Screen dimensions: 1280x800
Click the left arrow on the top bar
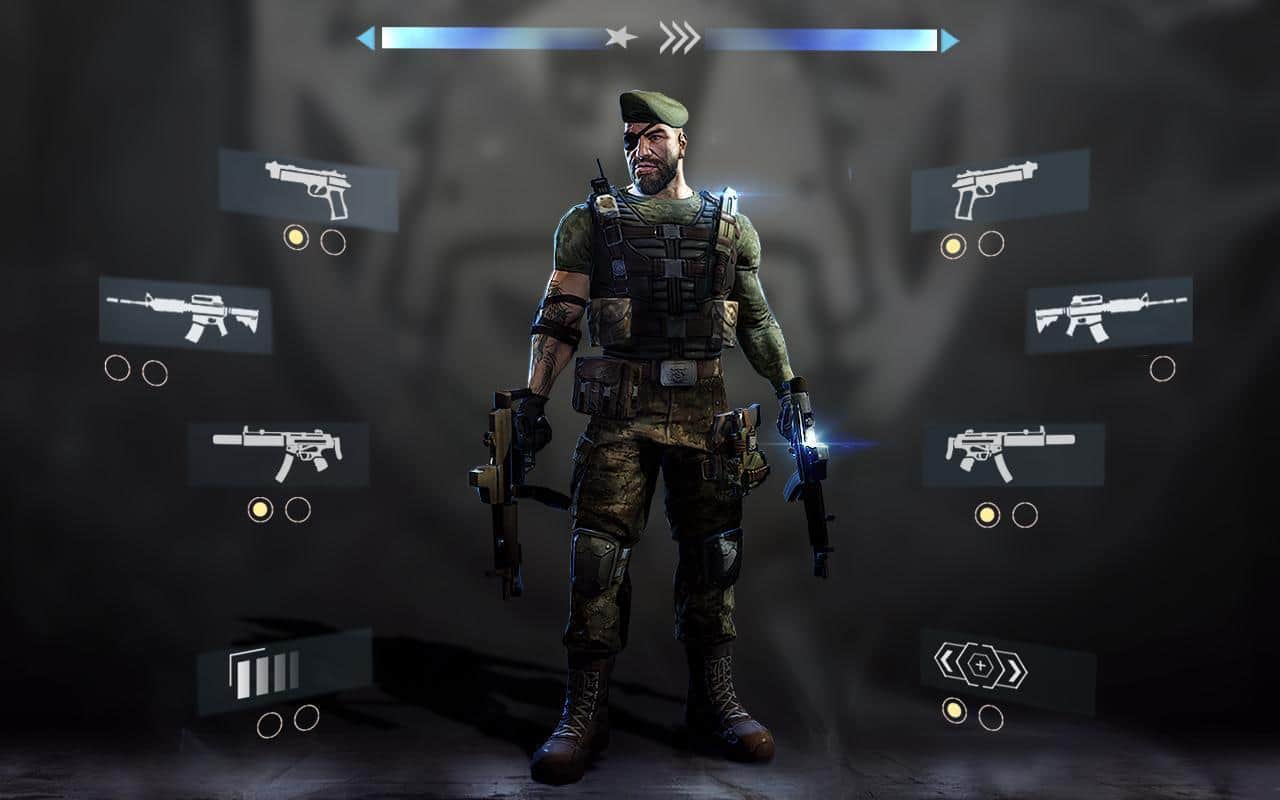(x=366, y=39)
